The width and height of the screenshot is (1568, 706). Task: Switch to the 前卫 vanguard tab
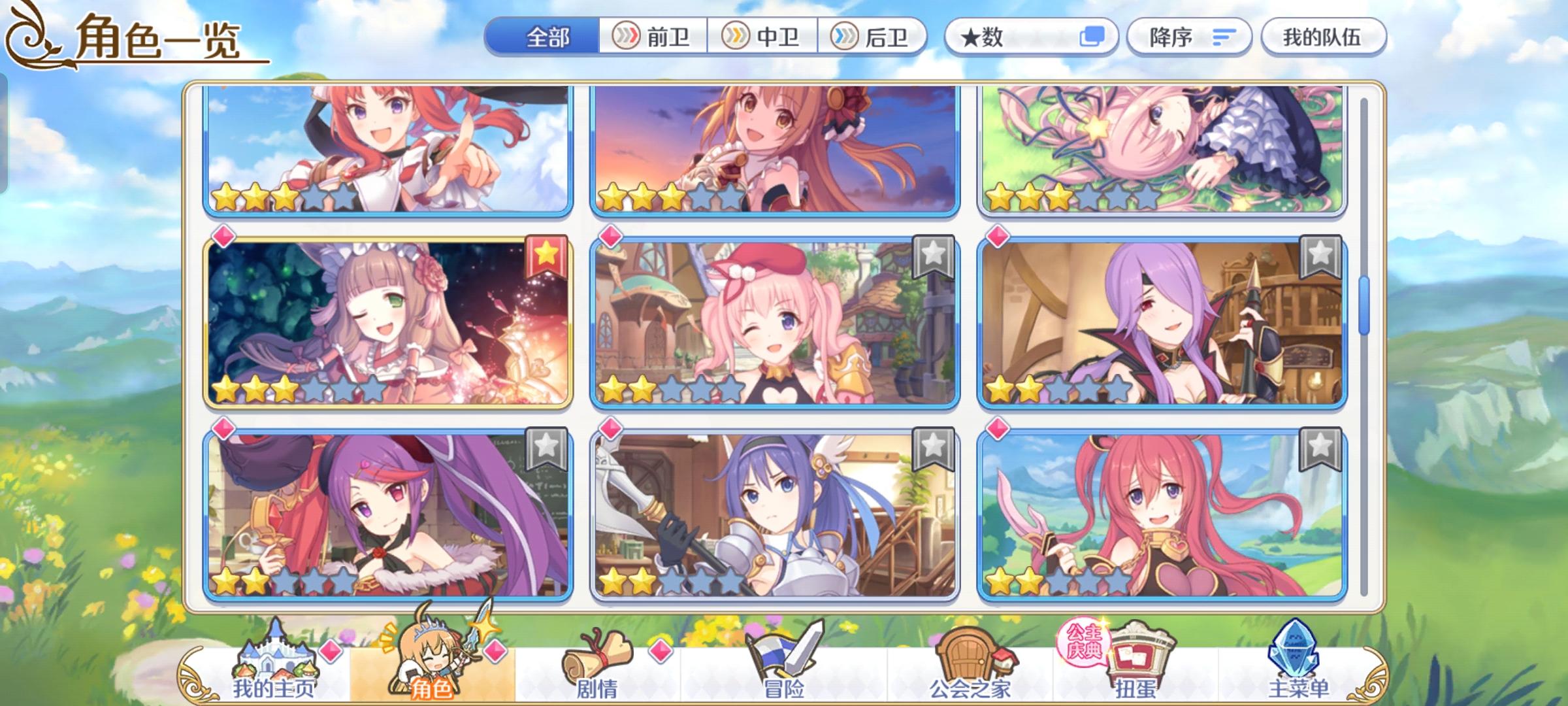653,37
